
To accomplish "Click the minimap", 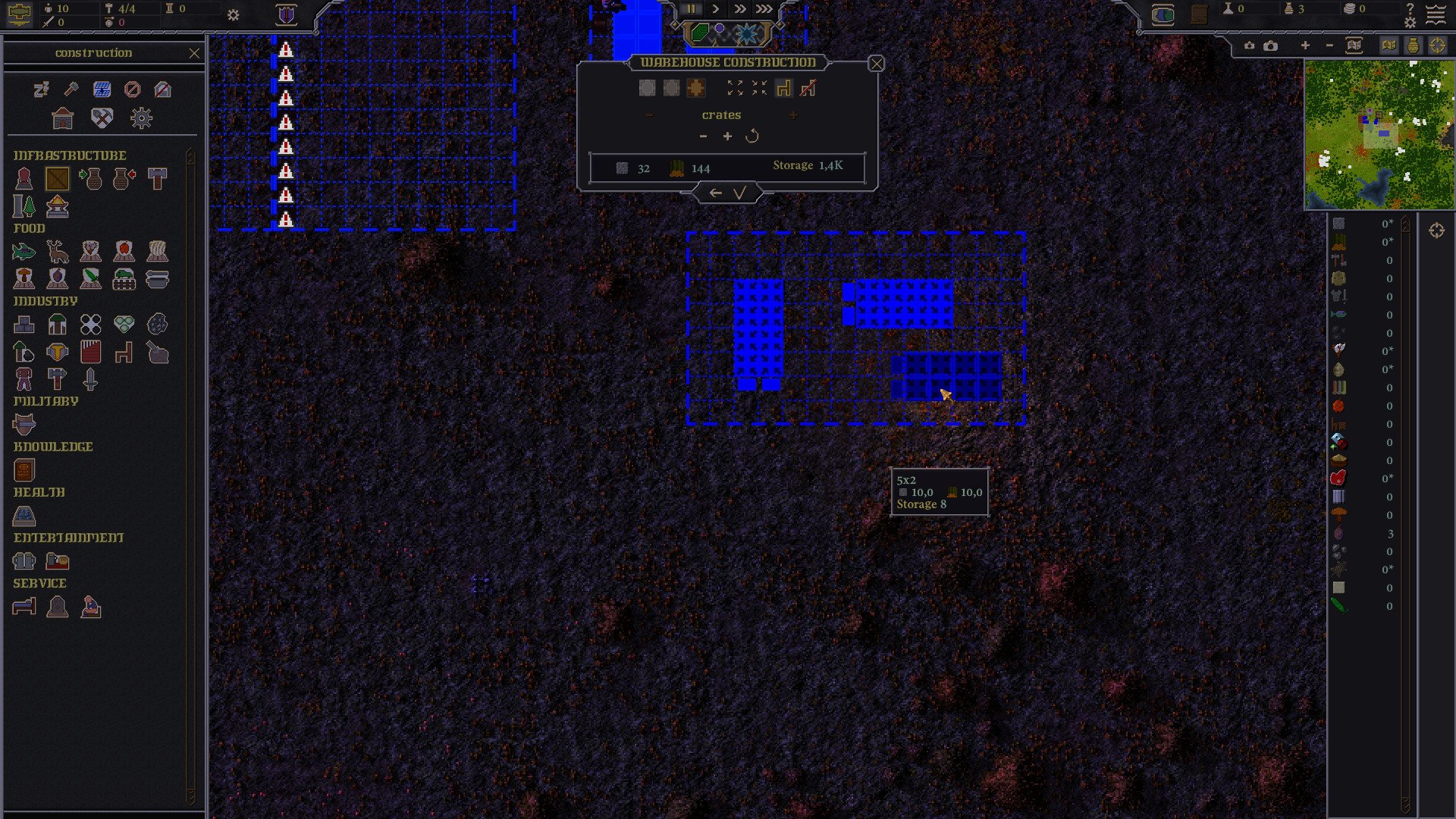I will [1379, 135].
